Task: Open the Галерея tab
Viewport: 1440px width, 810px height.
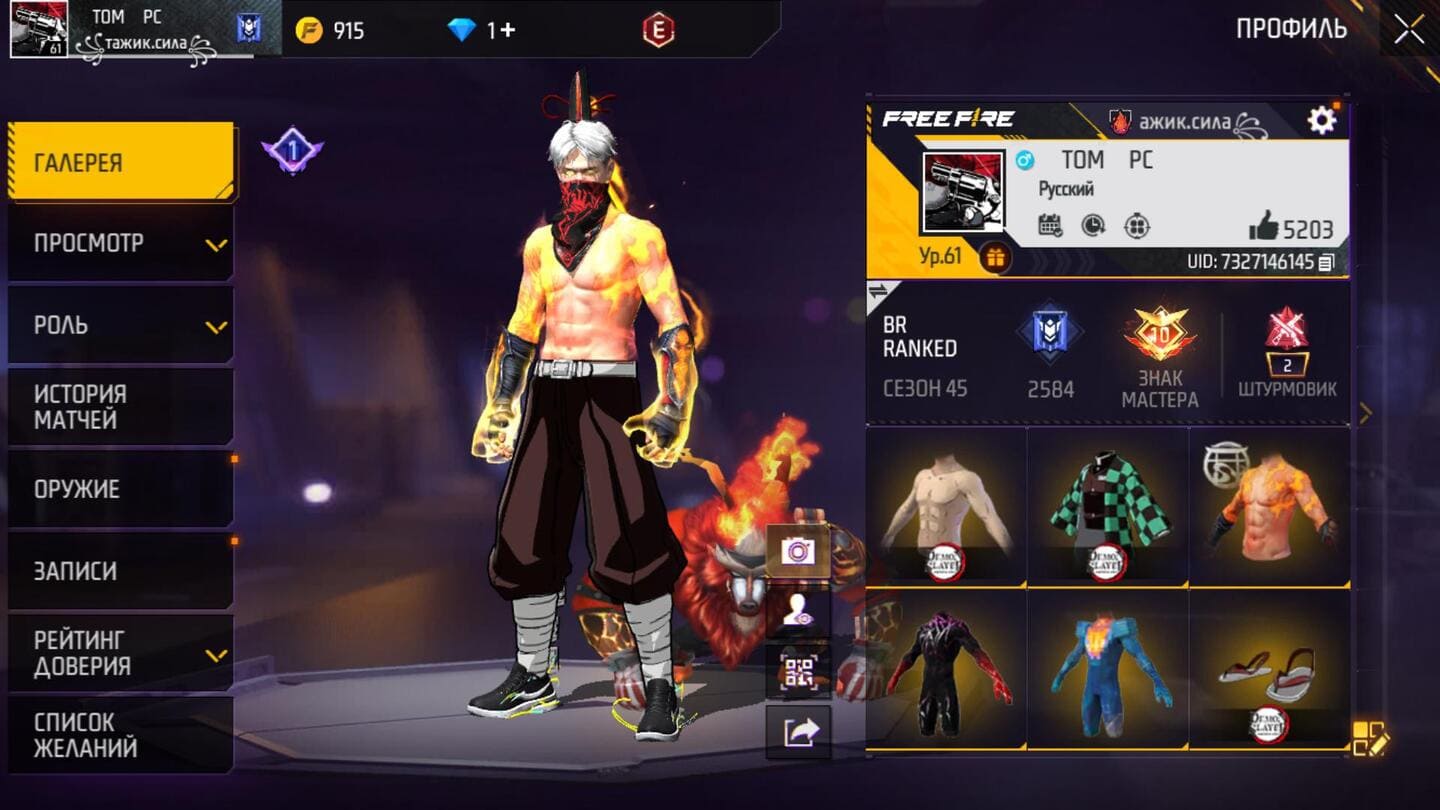Action: [121, 162]
